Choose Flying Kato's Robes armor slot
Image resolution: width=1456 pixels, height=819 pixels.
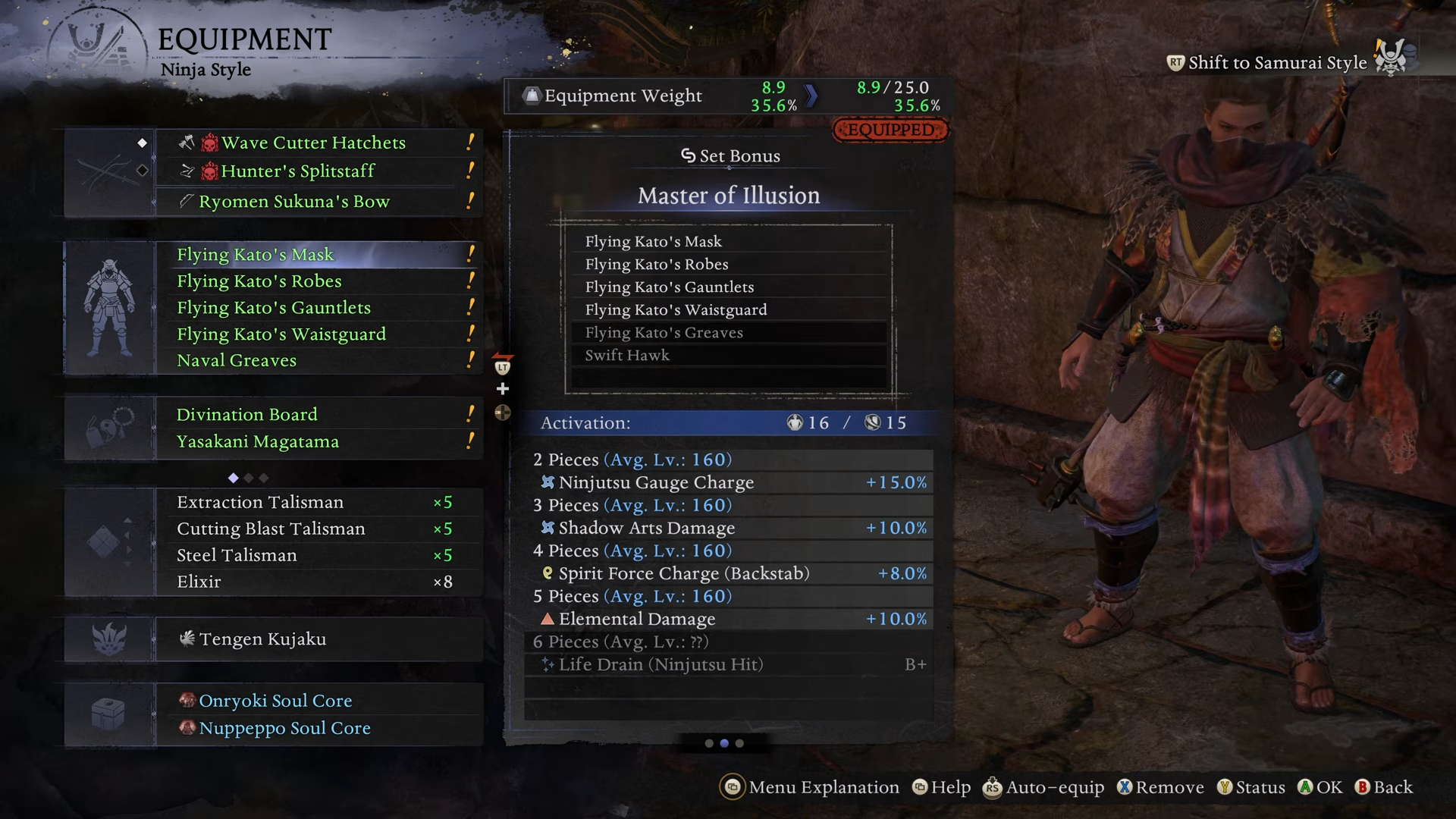pos(259,281)
